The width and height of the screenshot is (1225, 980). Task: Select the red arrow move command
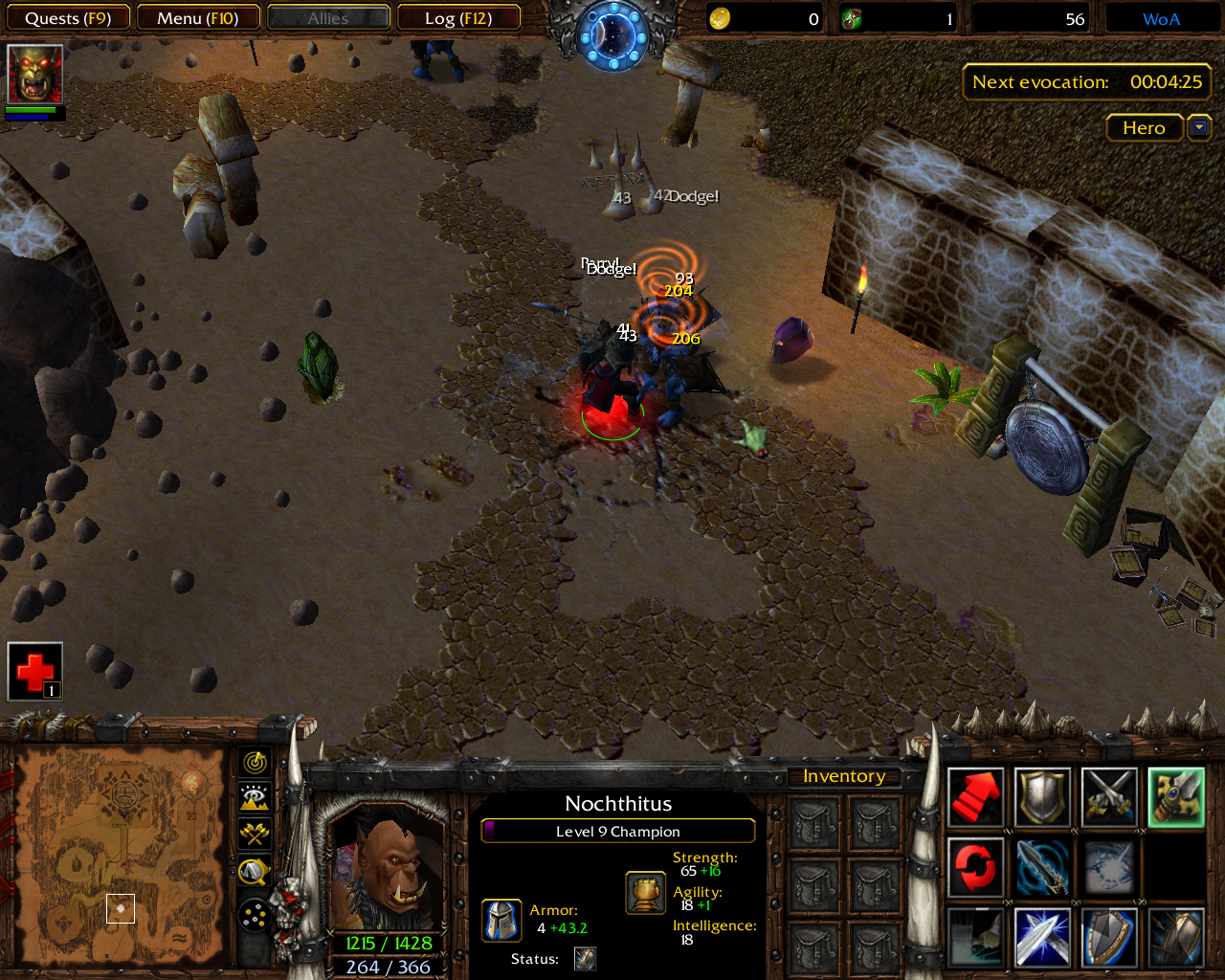tap(975, 797)
